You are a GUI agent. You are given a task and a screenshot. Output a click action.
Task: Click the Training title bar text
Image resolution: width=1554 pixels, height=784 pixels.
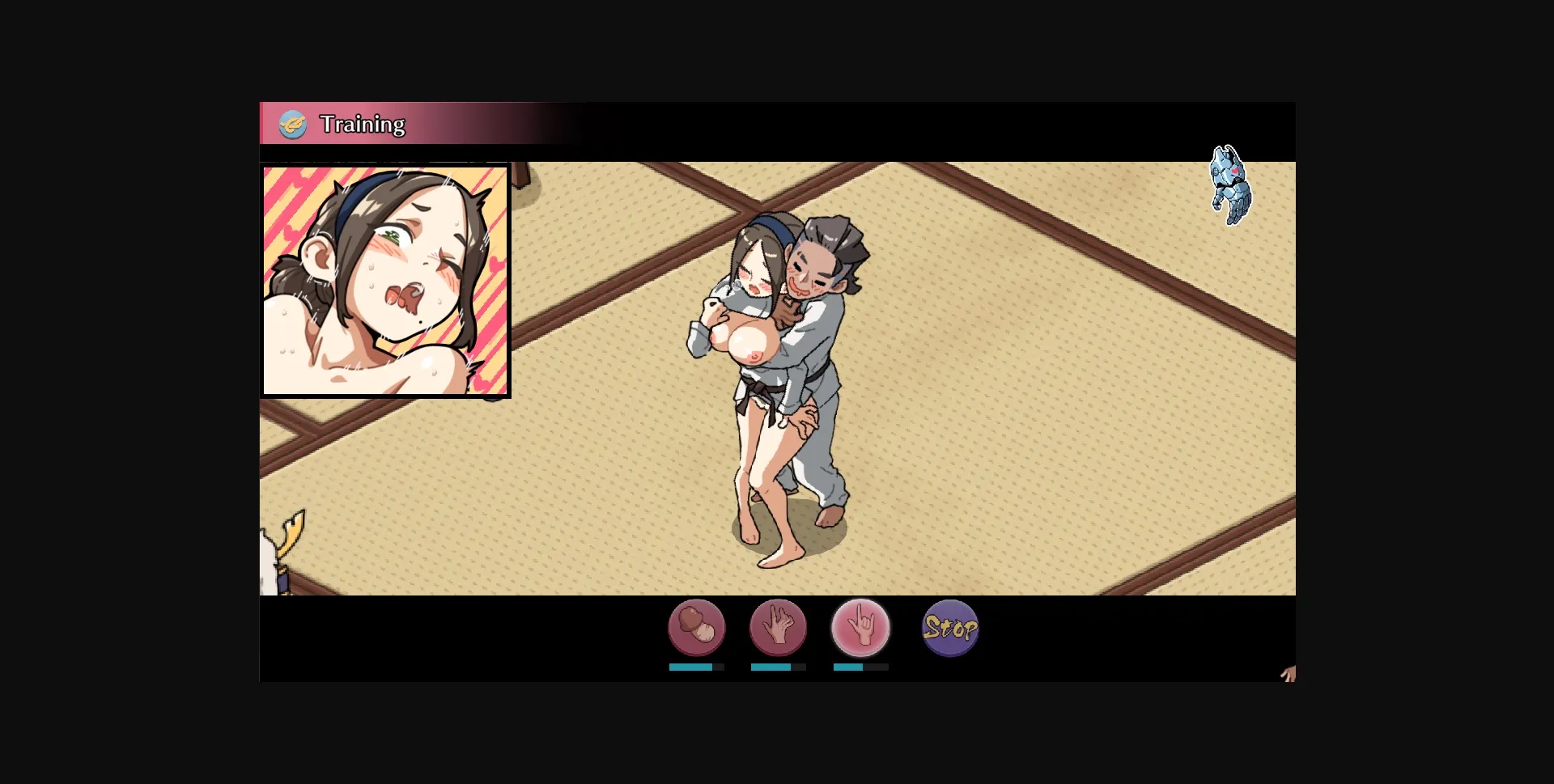tap(363, 124)
